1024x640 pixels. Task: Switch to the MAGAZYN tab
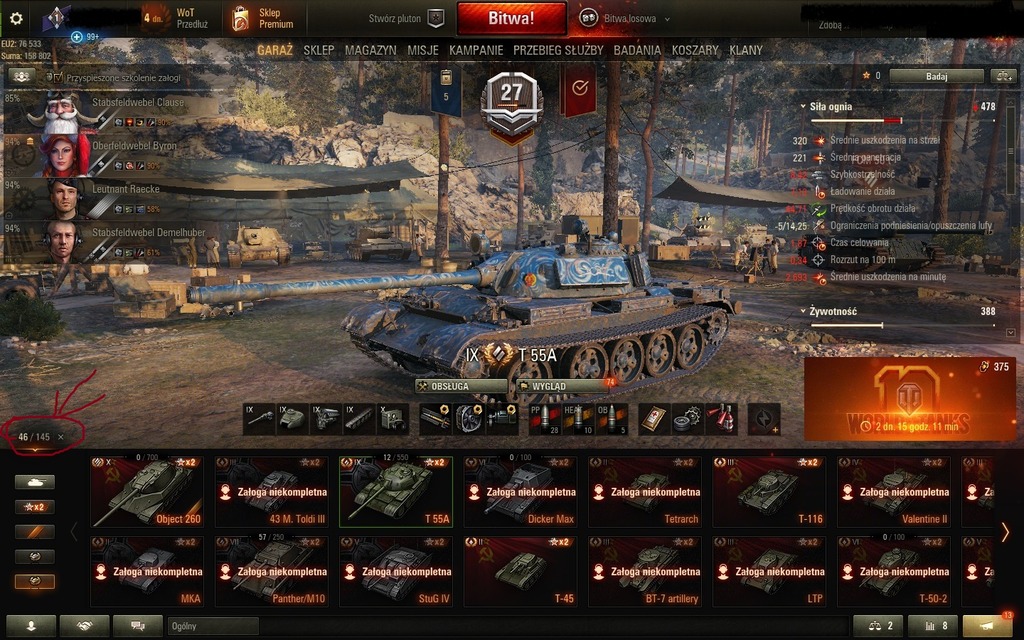371,50
